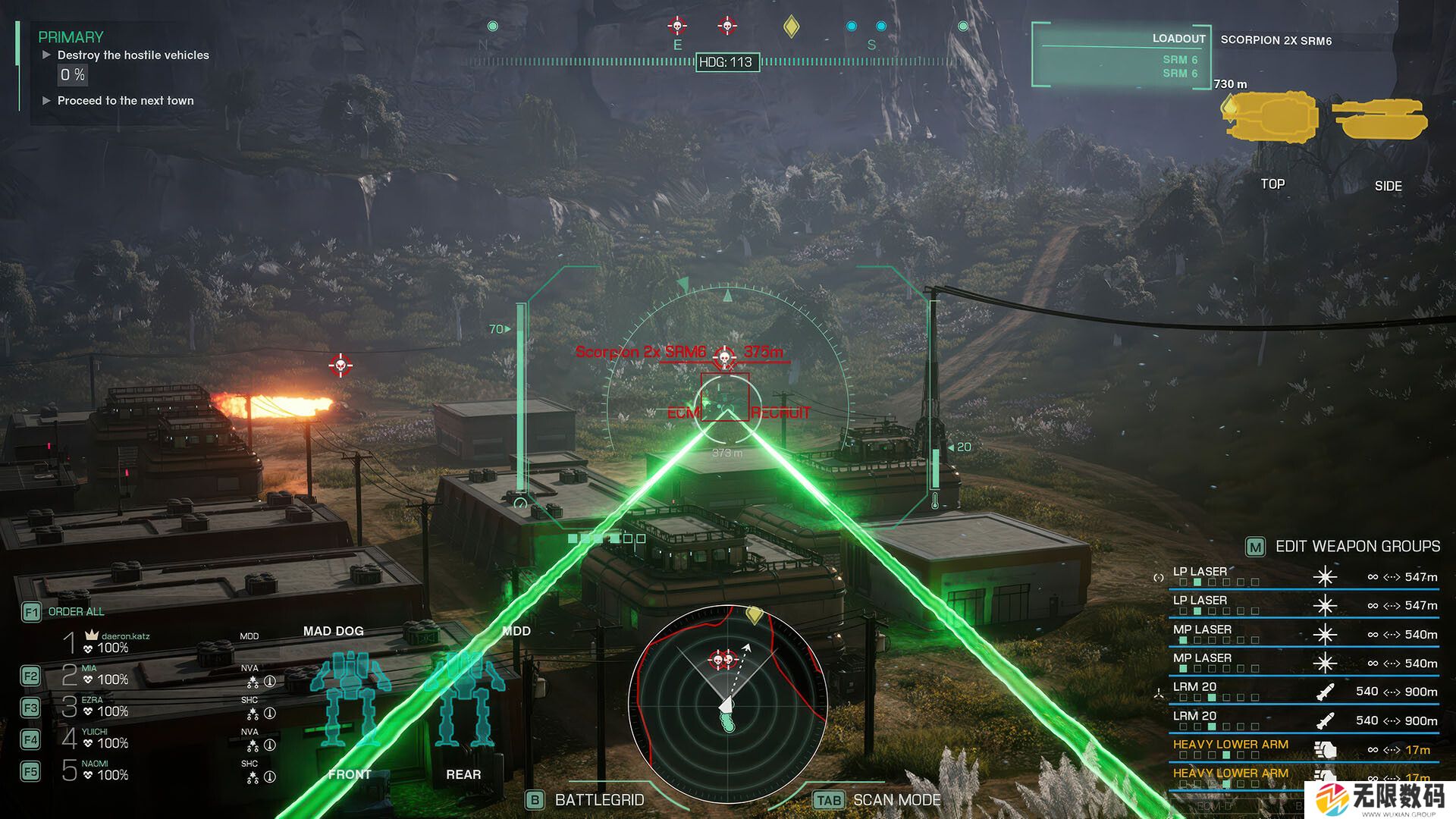Select the Destroy the hostile vehicles objective
This screenshot has height=819, width=1456.
click(x=133, y=55)
